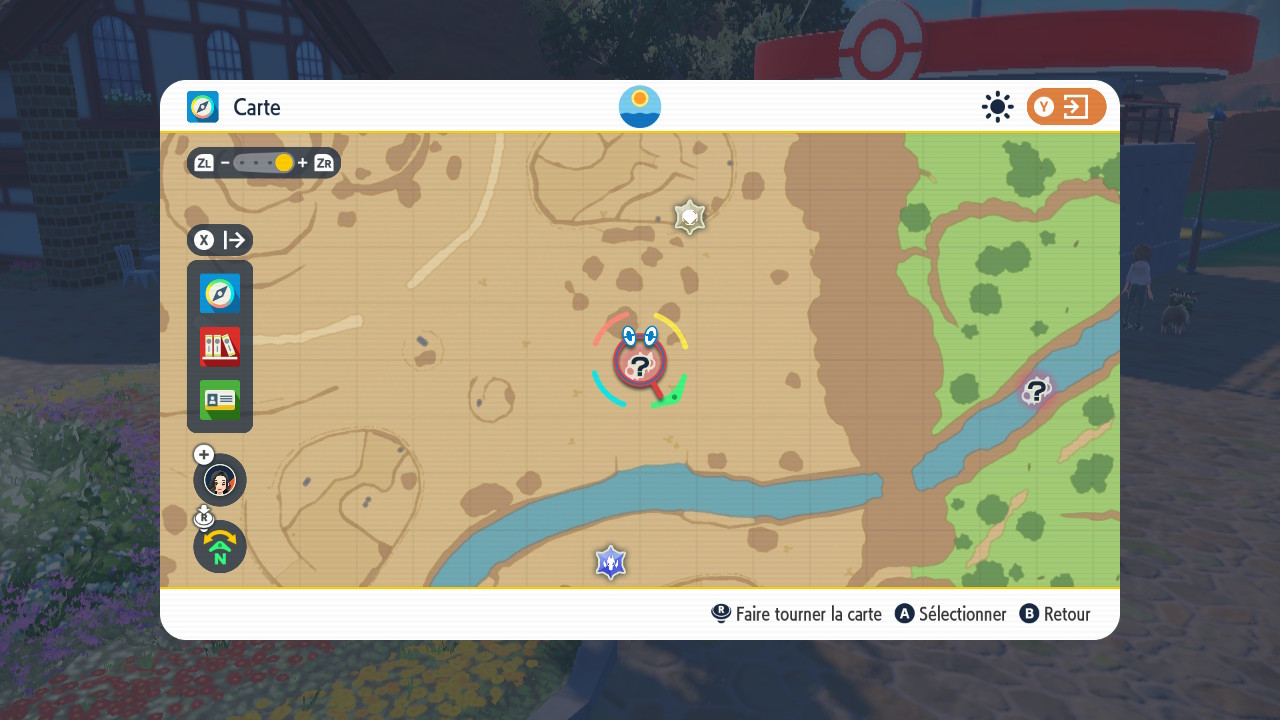Open the trainer profile card icon
The width and height of the screenshot is (1280, 720).
(220, 400)
